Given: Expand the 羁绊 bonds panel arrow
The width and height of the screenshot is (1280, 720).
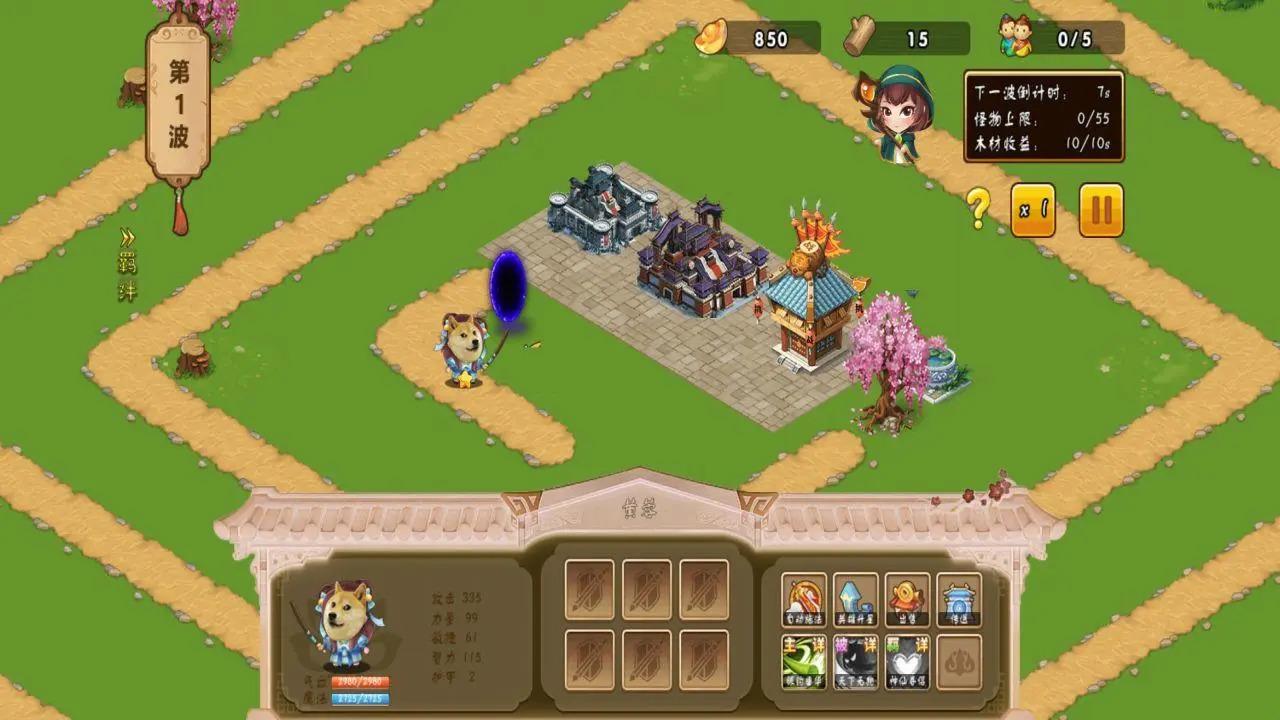Looking at the screenshot, I should point(128,239).
